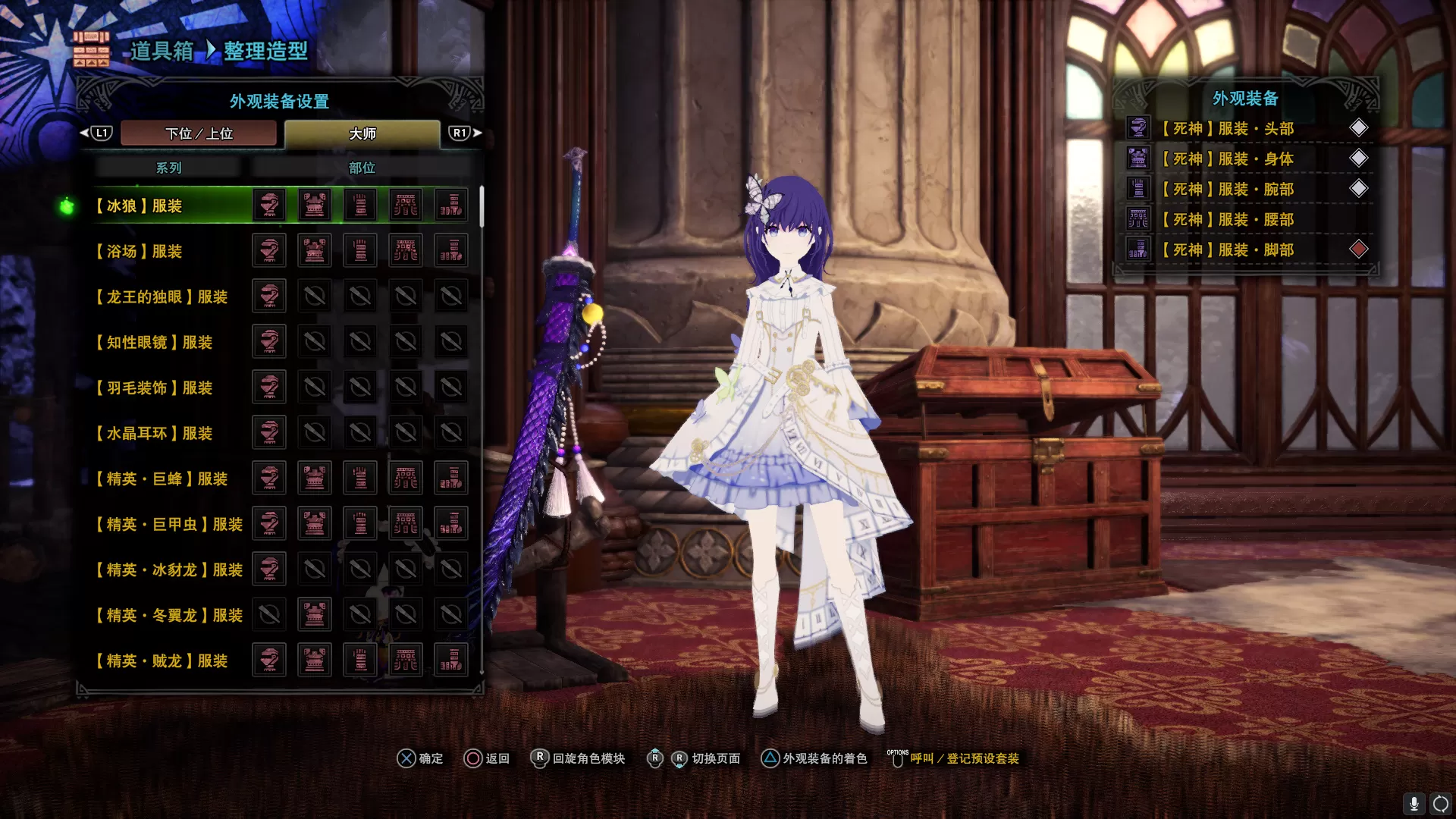1456x819 pixels.
Task: Select the【龙王的独眼】head piece icon
Action: [269, 296]
